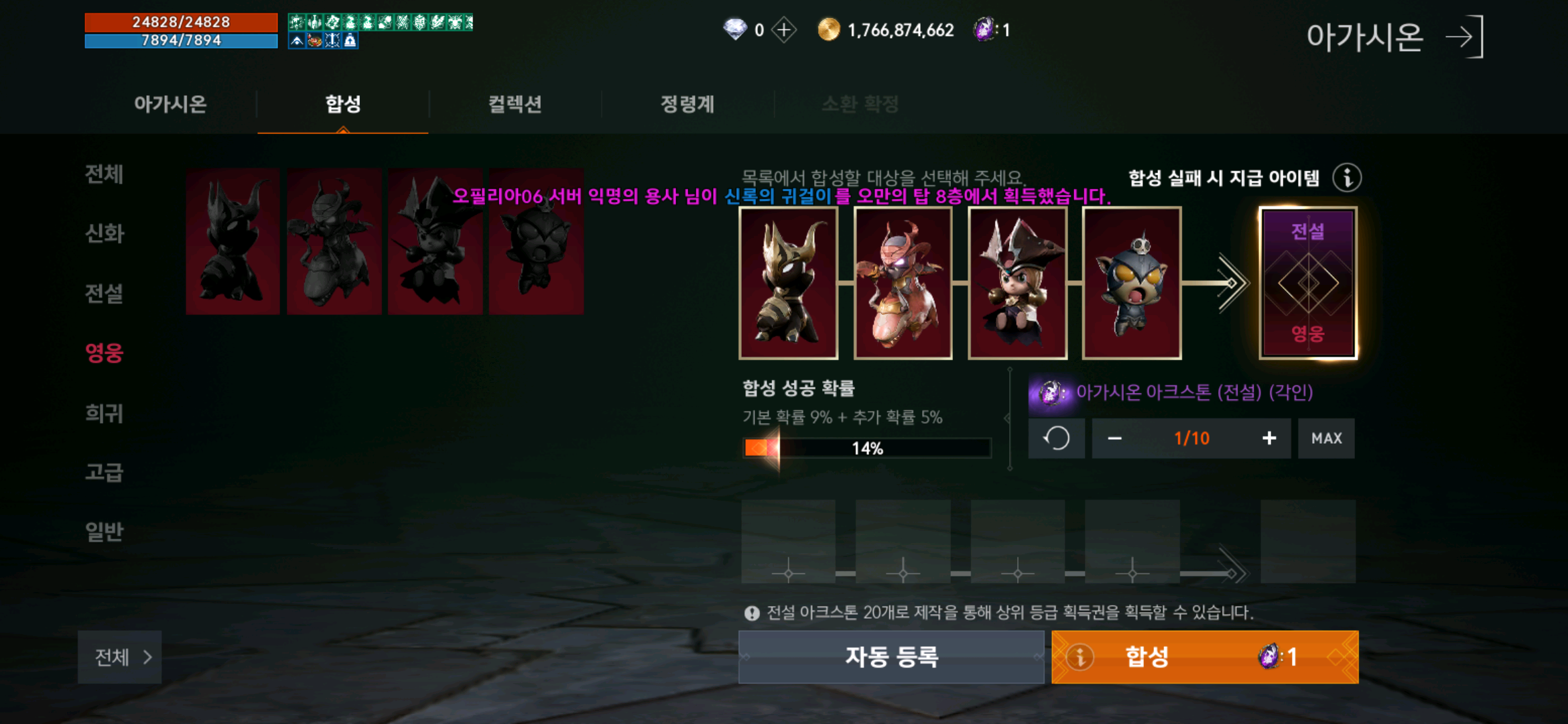
Task: Switch to the 컬렉션 tab
Action: click(x=516, y=105)
